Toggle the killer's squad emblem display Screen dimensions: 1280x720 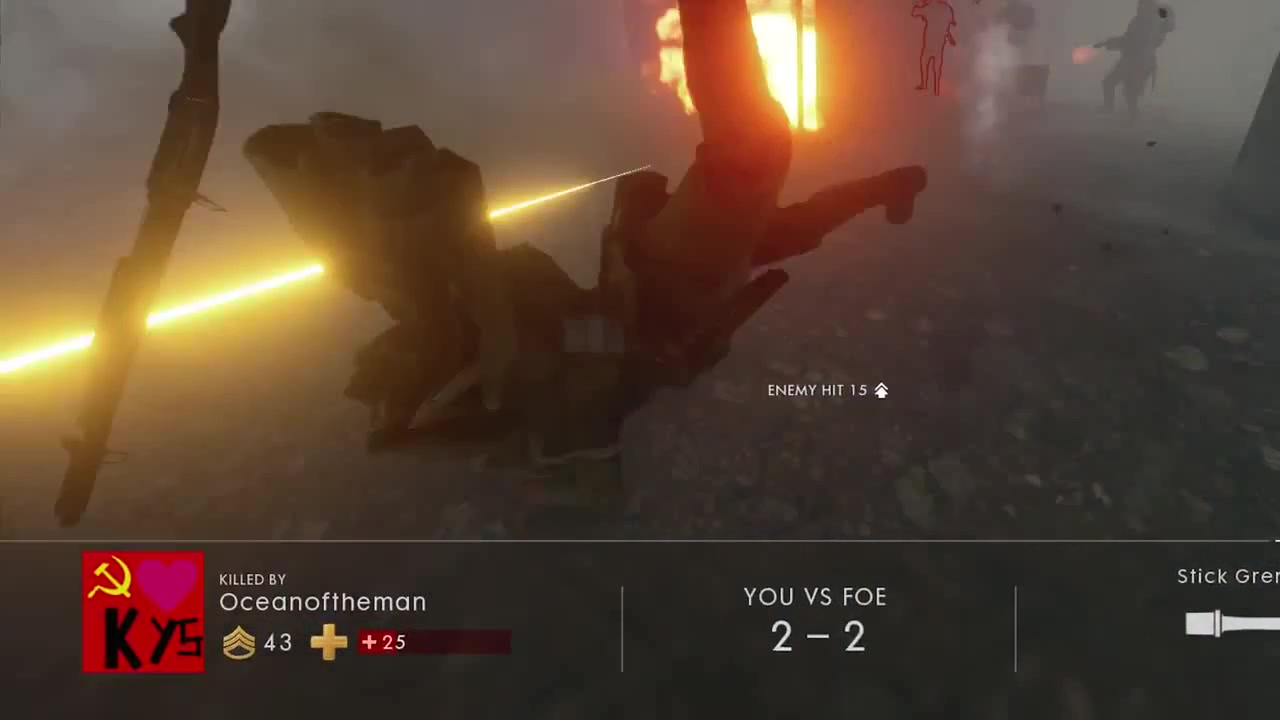coord(142,610)
